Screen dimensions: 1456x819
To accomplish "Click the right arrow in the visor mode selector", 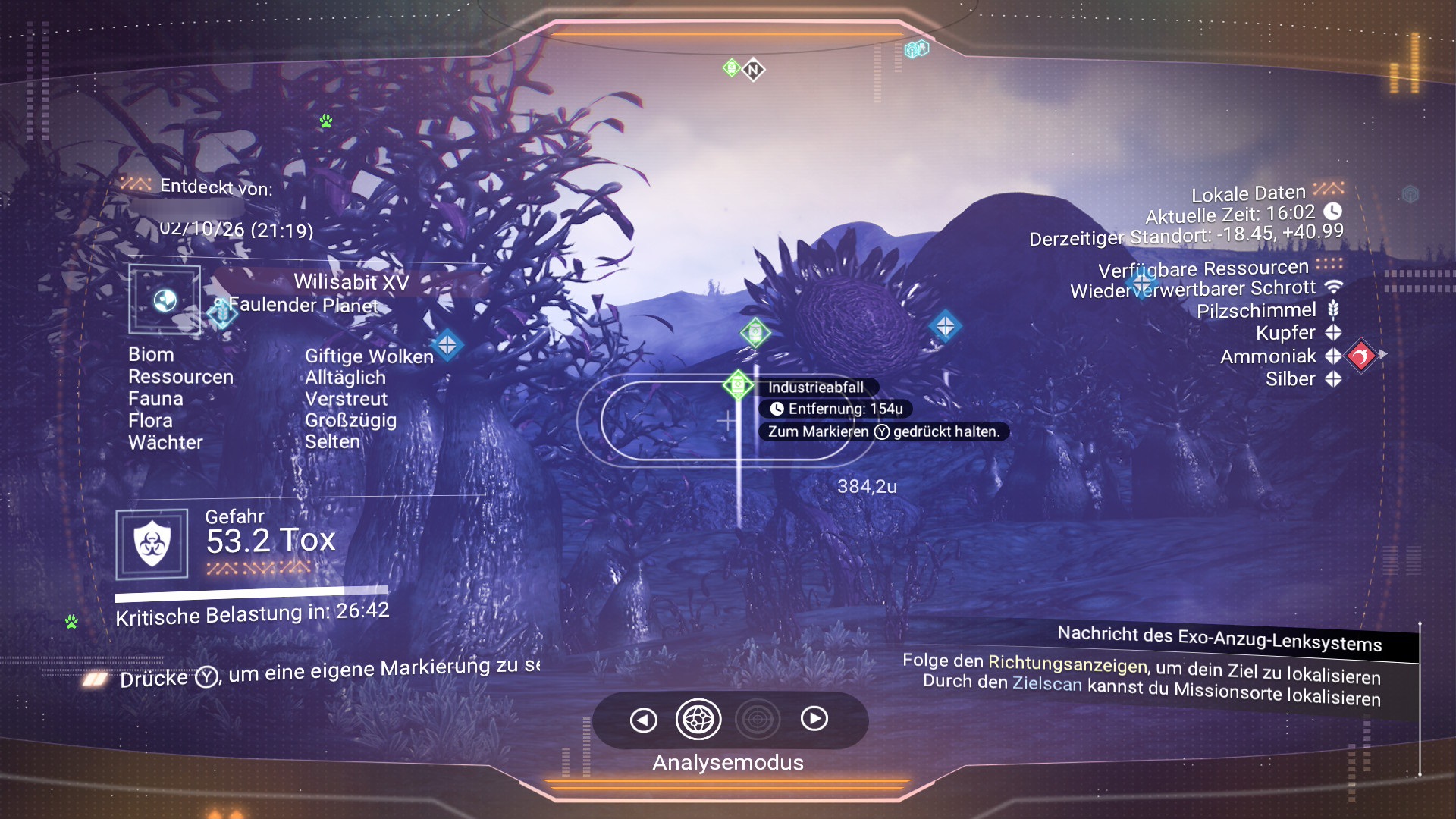I will tap(814, 718).
